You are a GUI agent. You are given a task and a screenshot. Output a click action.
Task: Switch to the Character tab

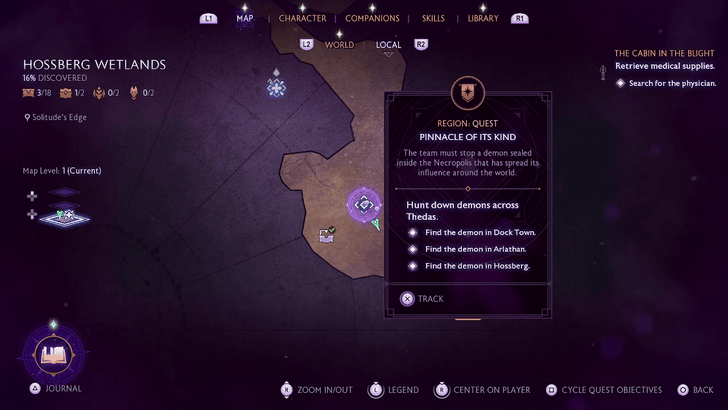302,18
